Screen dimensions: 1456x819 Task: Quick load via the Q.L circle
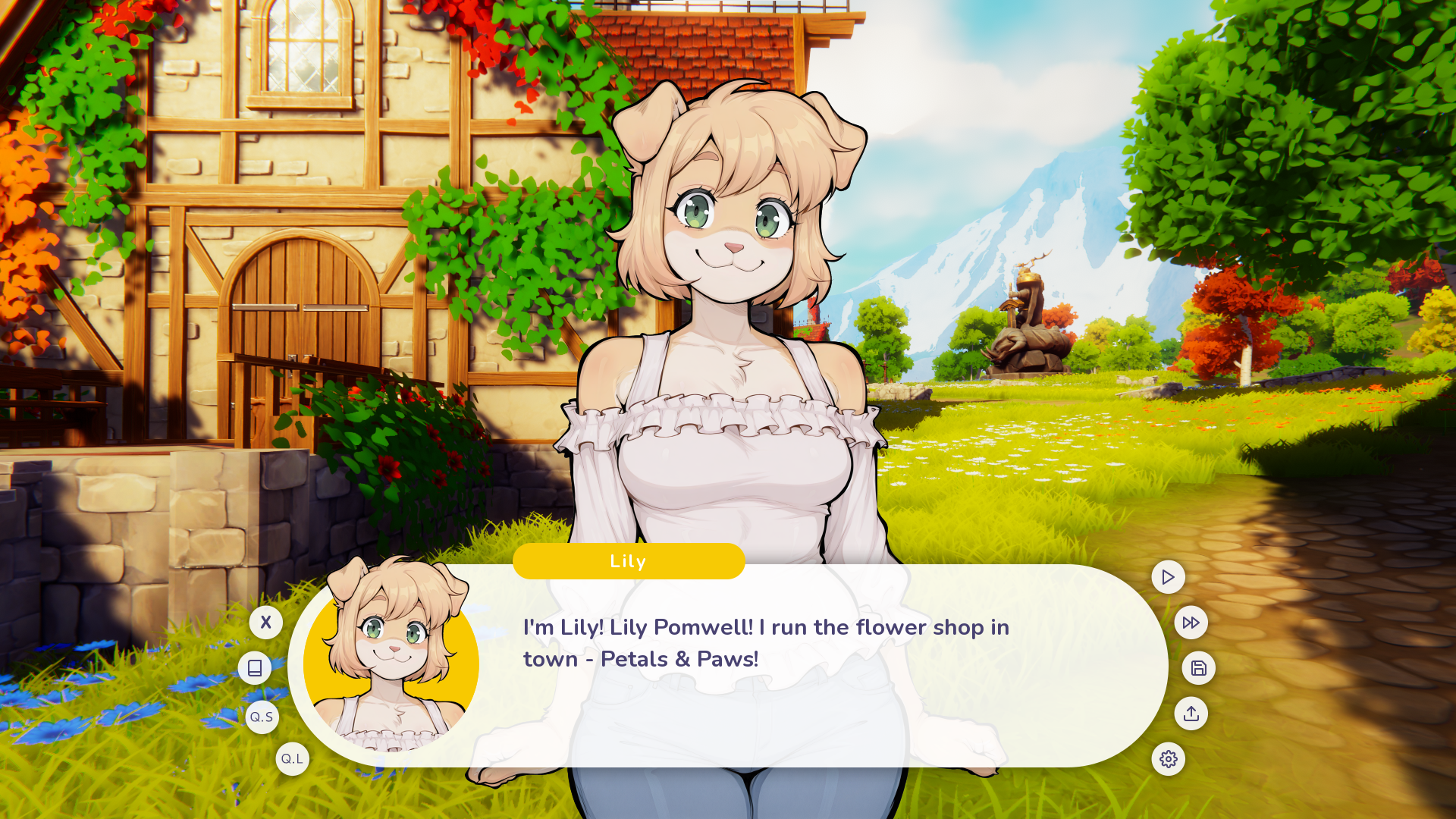pos(293,758)
